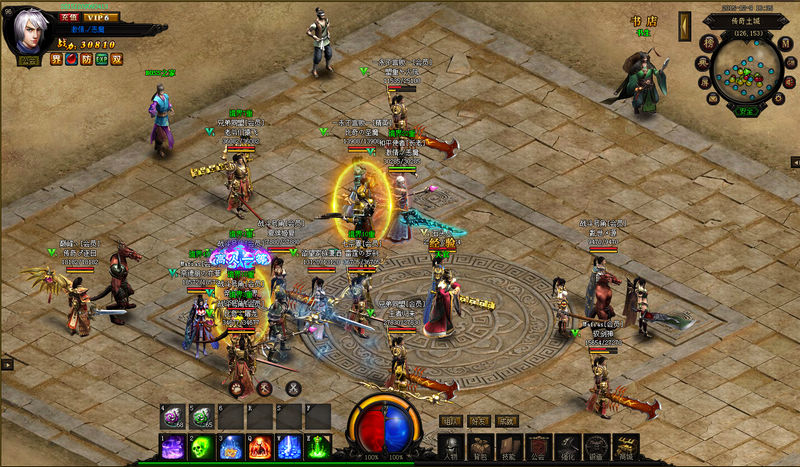Open the 背包 bag inventory
The width and height of the screenshot is (800, 467).
[480, 448]
